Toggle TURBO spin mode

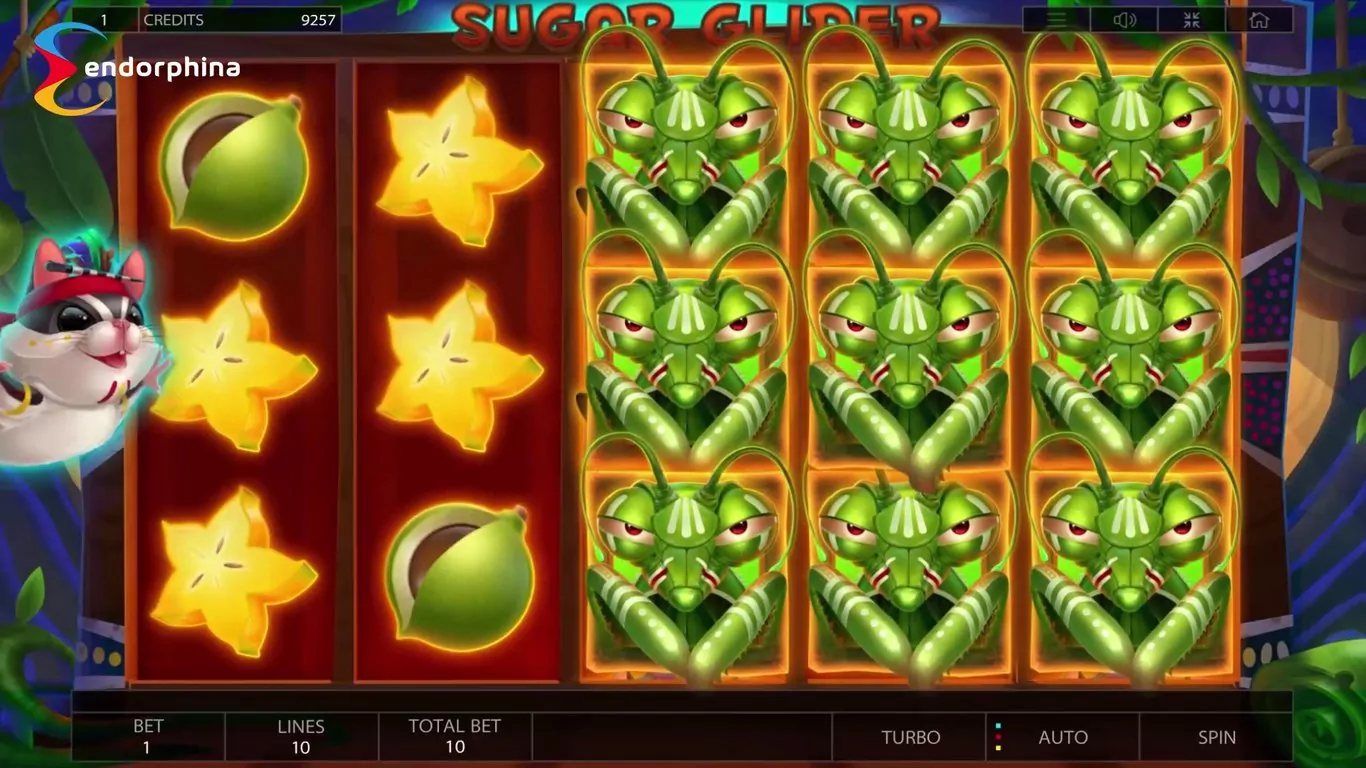click(910, 737)
